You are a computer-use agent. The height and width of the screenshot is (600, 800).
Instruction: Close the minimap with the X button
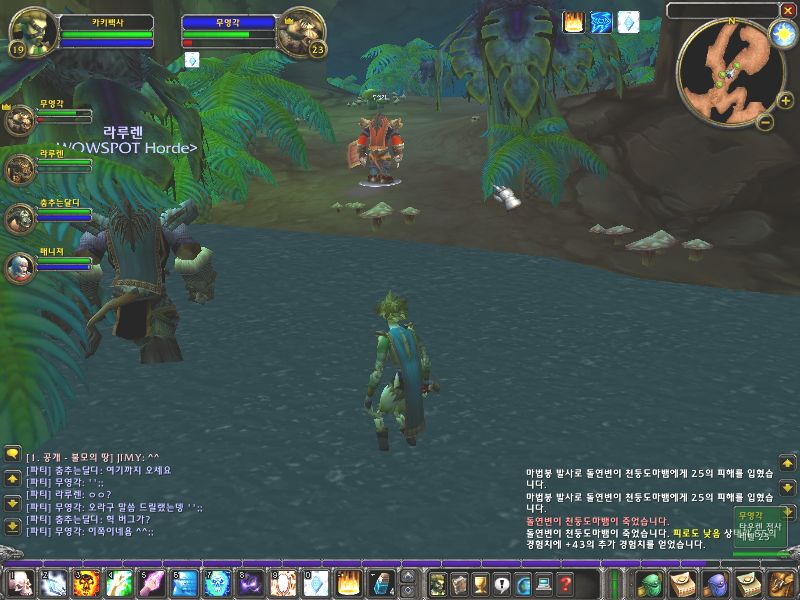point(788,9)
